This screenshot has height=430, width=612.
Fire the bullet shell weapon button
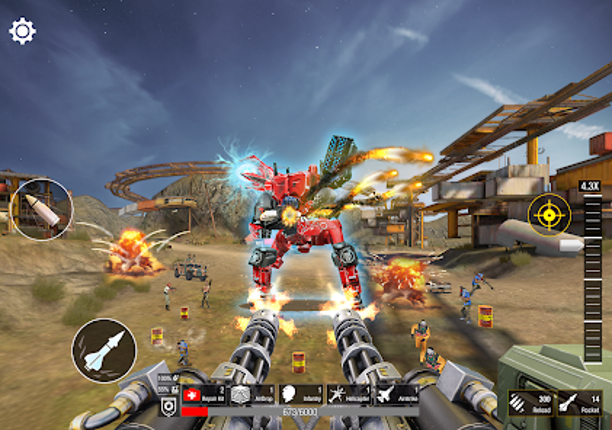[x=43, y=207]
